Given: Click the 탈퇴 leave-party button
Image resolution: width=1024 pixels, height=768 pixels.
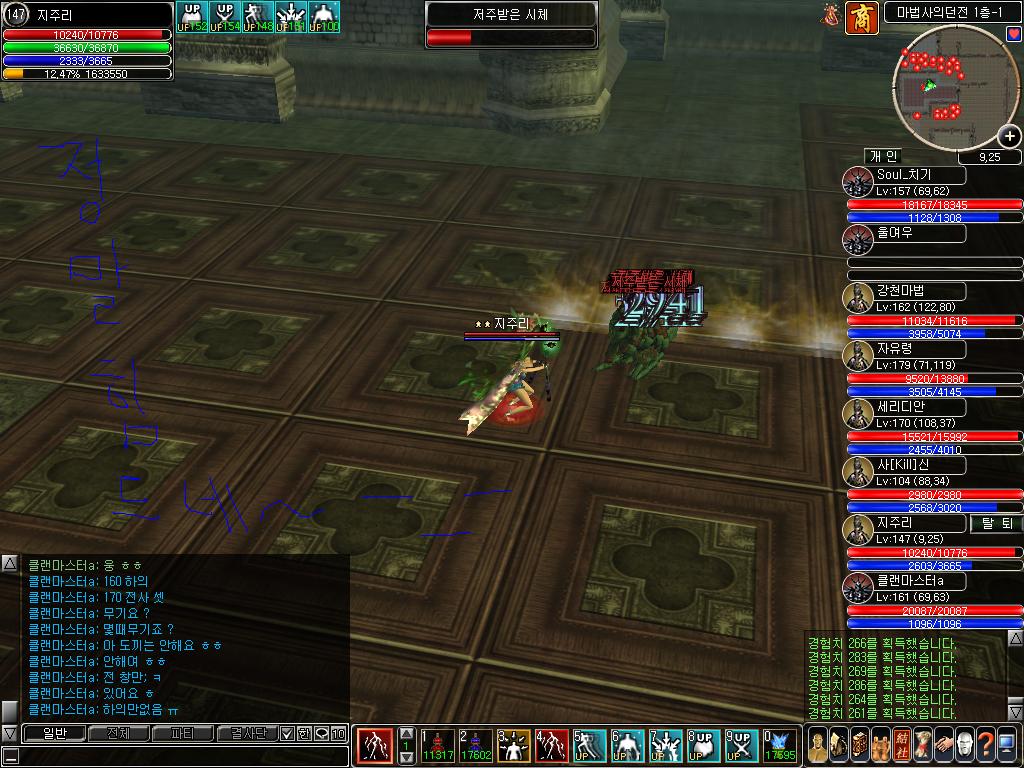Looking at the screenshot, I should pyautogui.click(x=994, y=523).
